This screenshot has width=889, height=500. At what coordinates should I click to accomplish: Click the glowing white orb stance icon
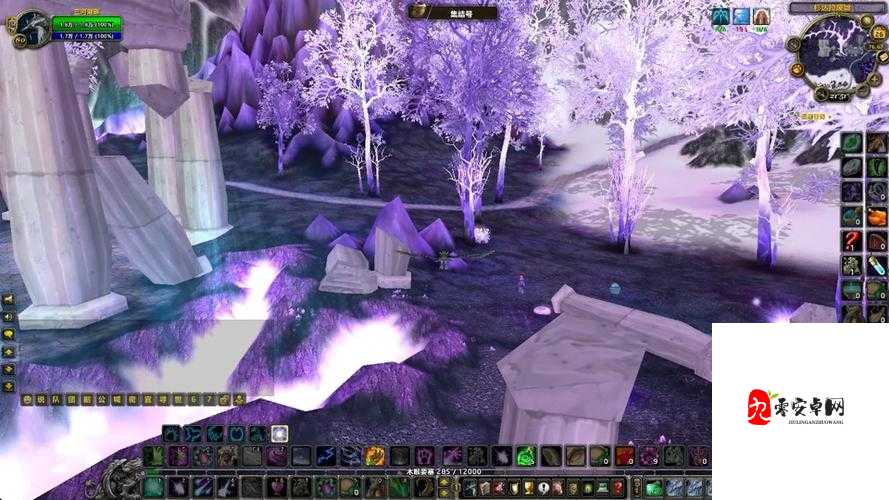pyautogui.click(x=280, y=434)
